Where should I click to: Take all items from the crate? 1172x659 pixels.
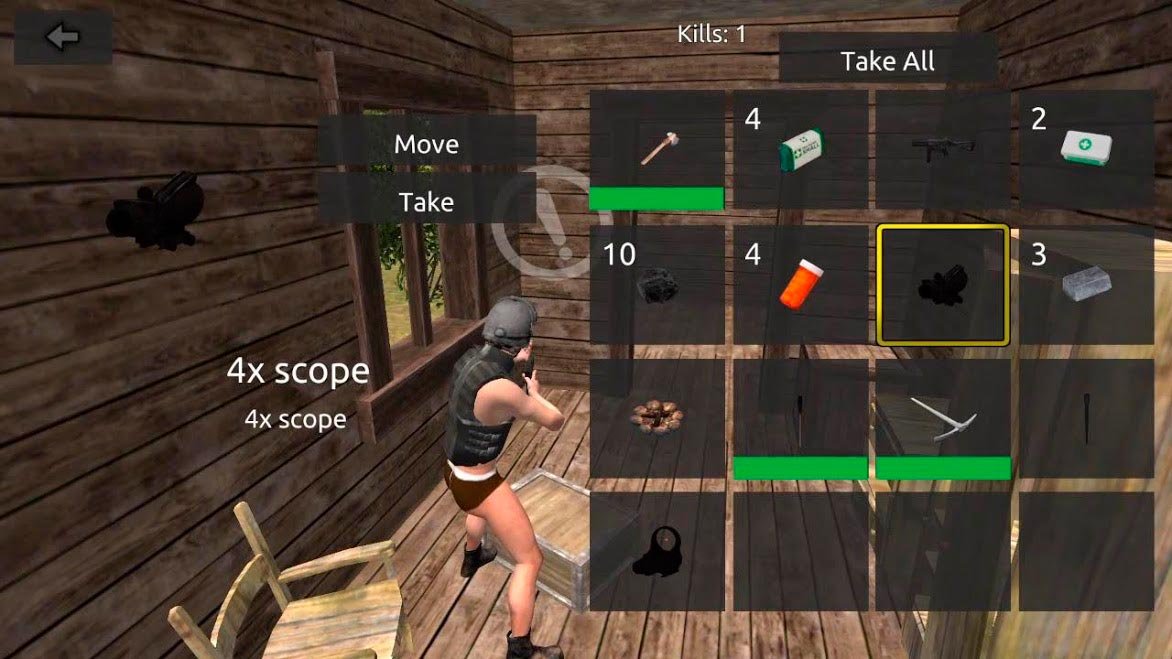[x=887, y=61]
